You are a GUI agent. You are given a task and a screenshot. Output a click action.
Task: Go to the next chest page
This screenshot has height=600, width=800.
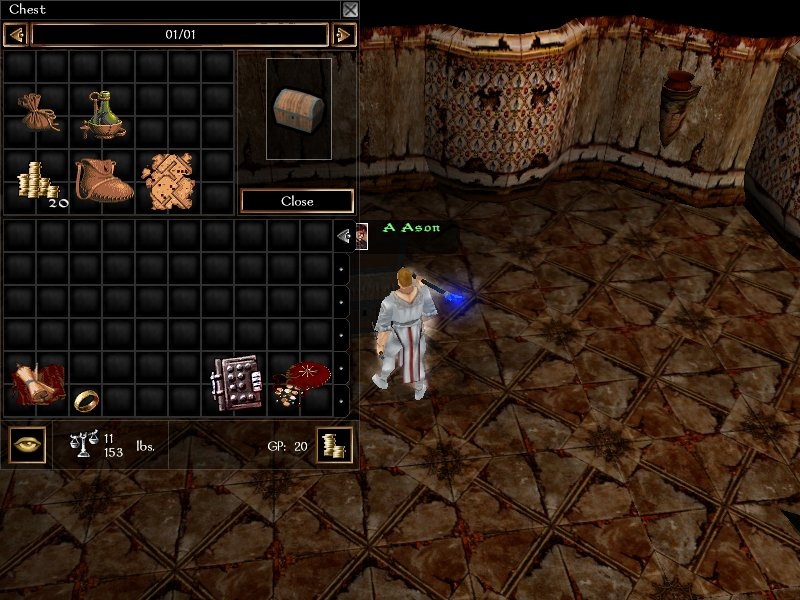coord(343,35)
